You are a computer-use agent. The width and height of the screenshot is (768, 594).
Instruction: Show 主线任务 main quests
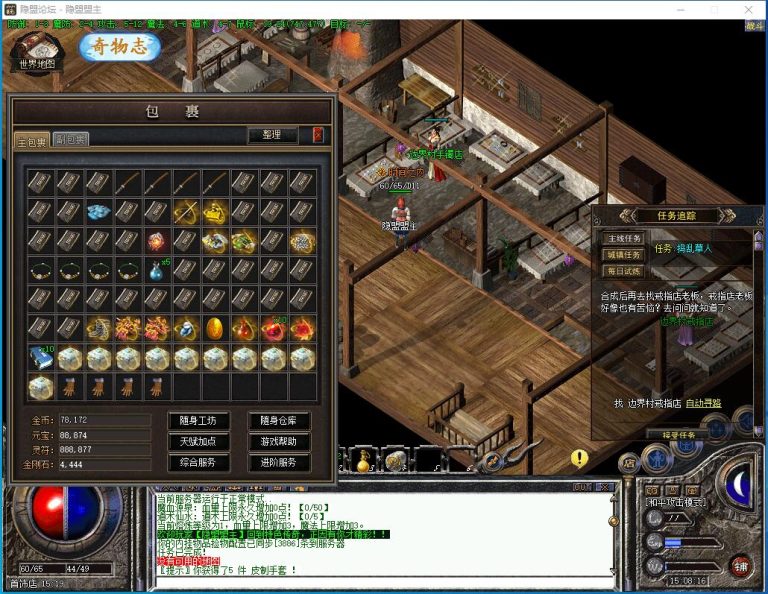tap(621, 239)
